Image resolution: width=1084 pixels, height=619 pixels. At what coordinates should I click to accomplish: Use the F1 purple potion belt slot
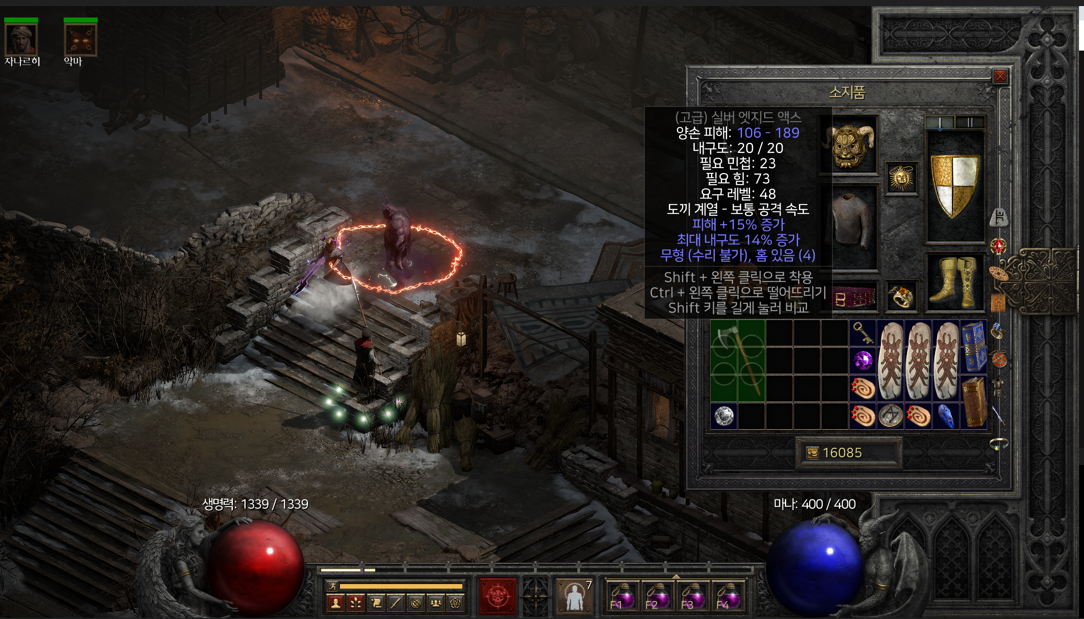[x=621, y=596]
